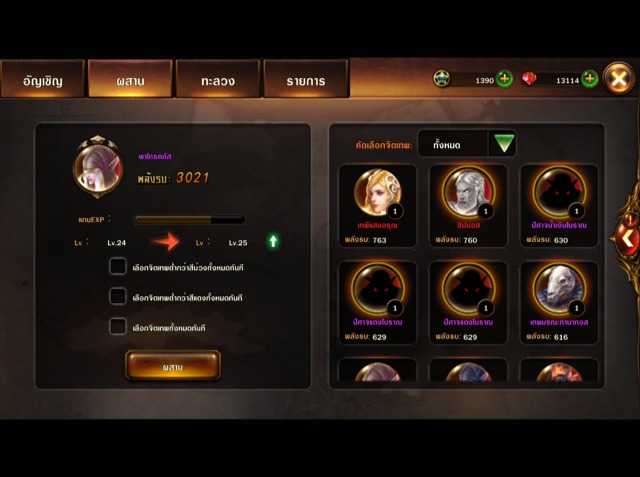This screenshot has height=477, width=640.
Task: Close the spirit fusion screen
Action: [619, 77]
